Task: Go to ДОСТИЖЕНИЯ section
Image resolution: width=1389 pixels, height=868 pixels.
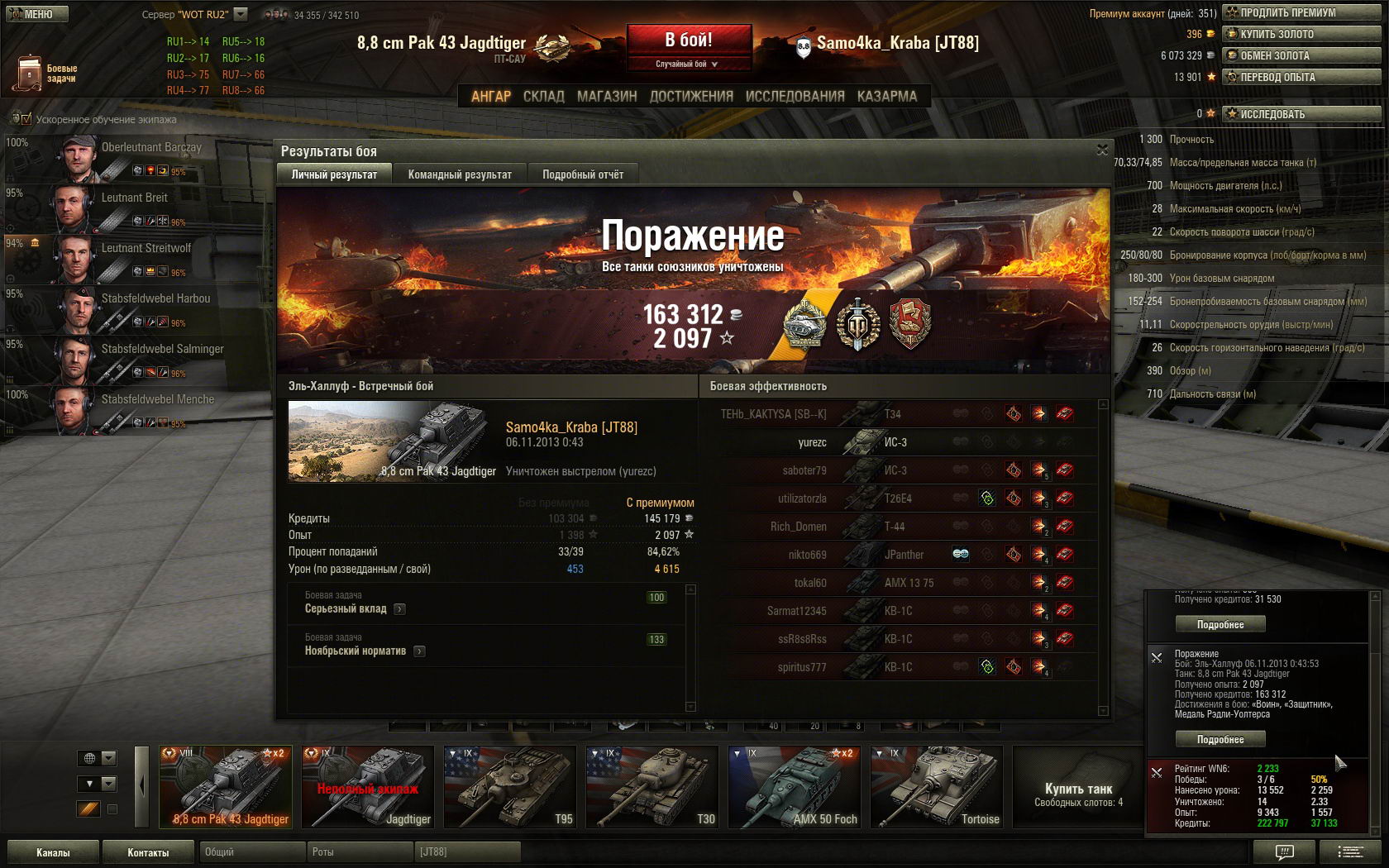Action: [691, 96]
